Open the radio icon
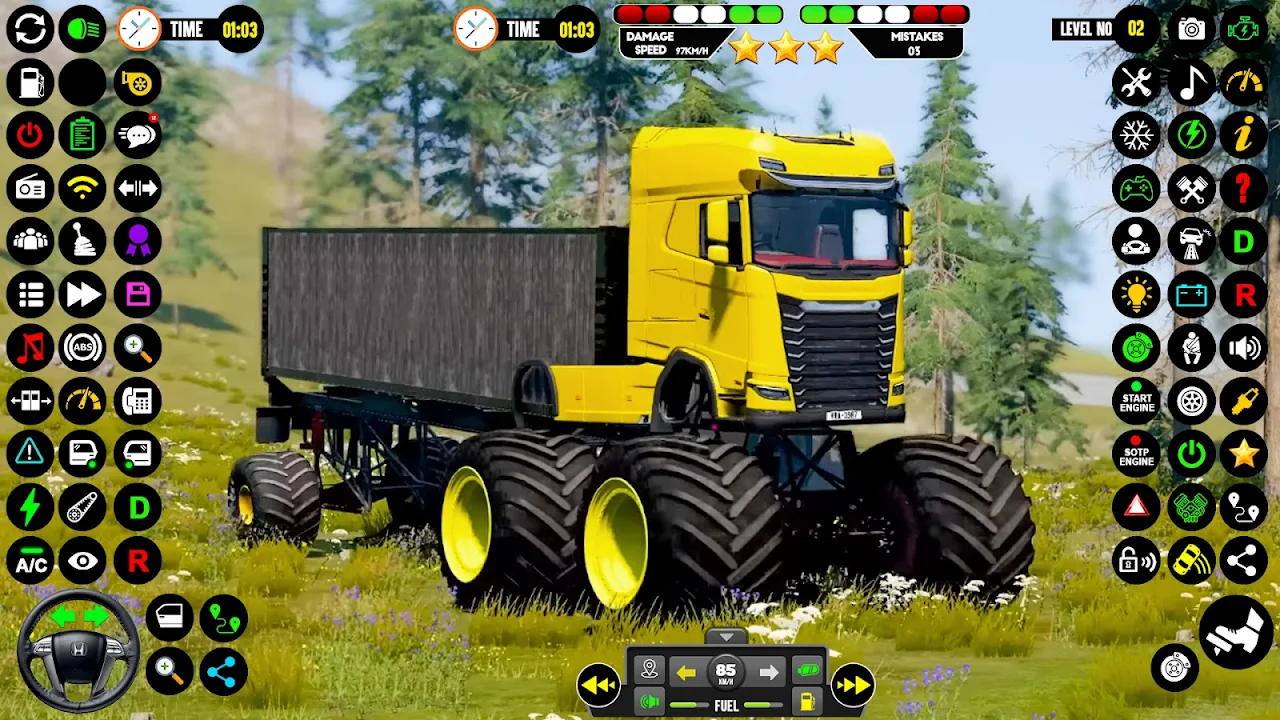 click(x=30, y=187)
